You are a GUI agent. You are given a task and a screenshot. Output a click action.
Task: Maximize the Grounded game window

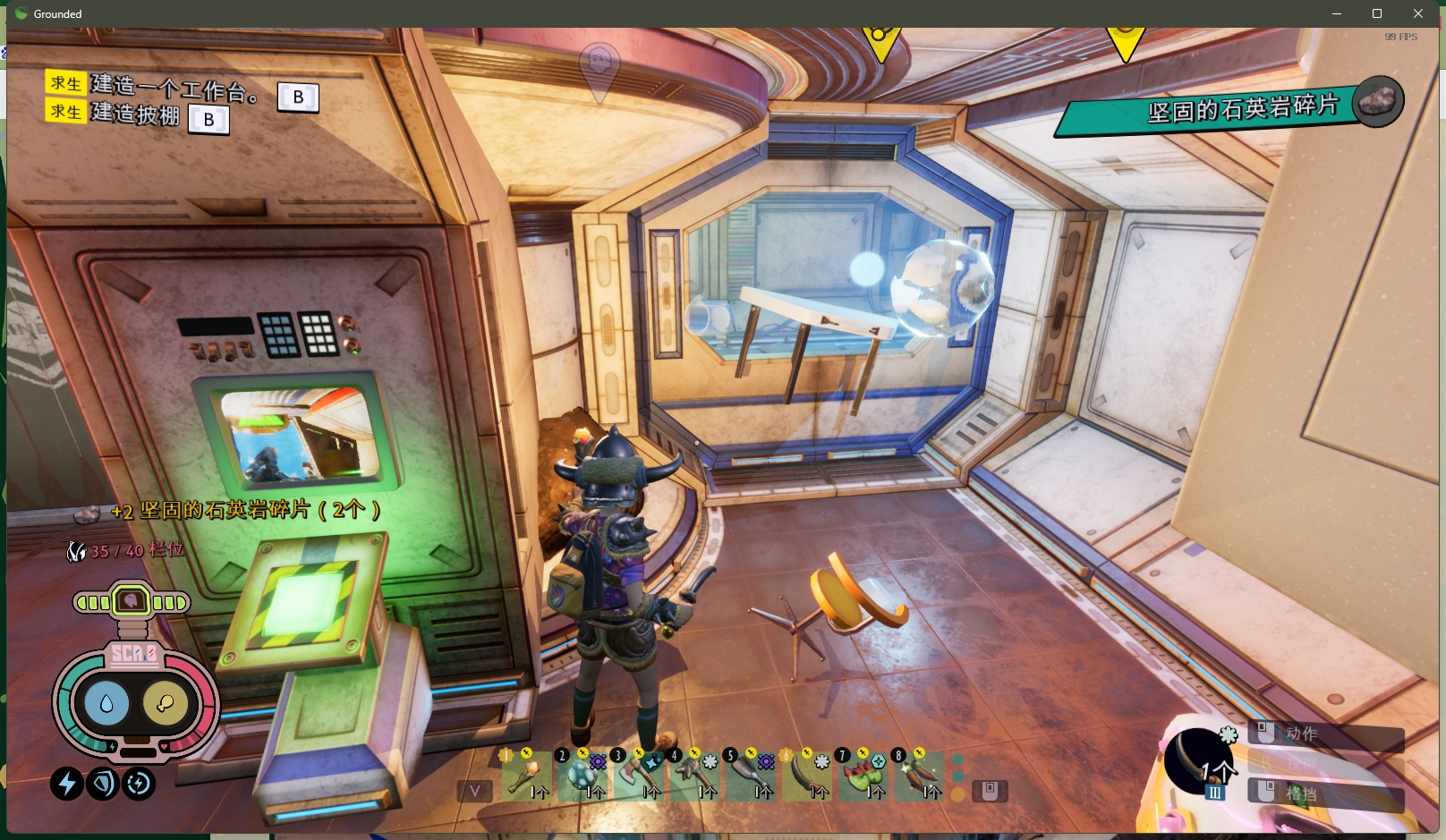pos(1377,13)
